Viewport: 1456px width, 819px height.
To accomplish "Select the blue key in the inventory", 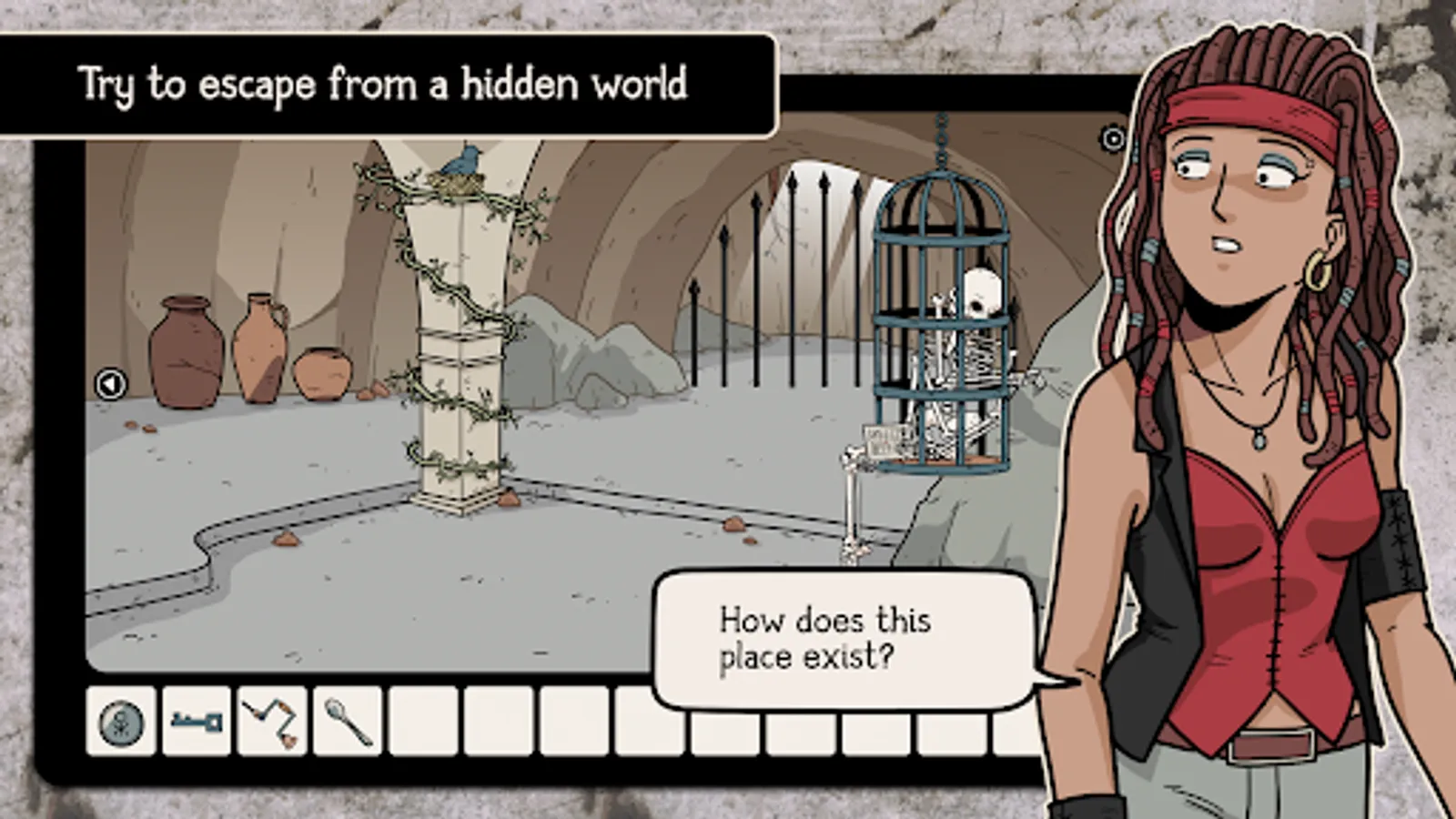I will pos(196,723).
